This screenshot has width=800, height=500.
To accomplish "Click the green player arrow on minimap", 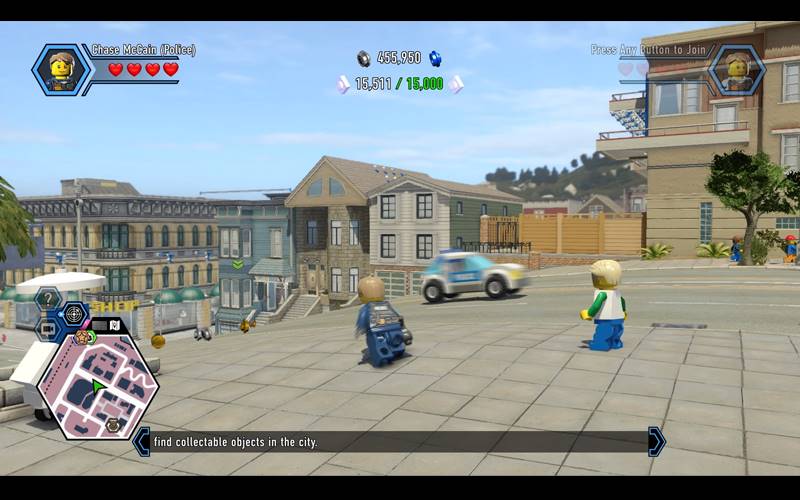I will click(x=98, y=385).
